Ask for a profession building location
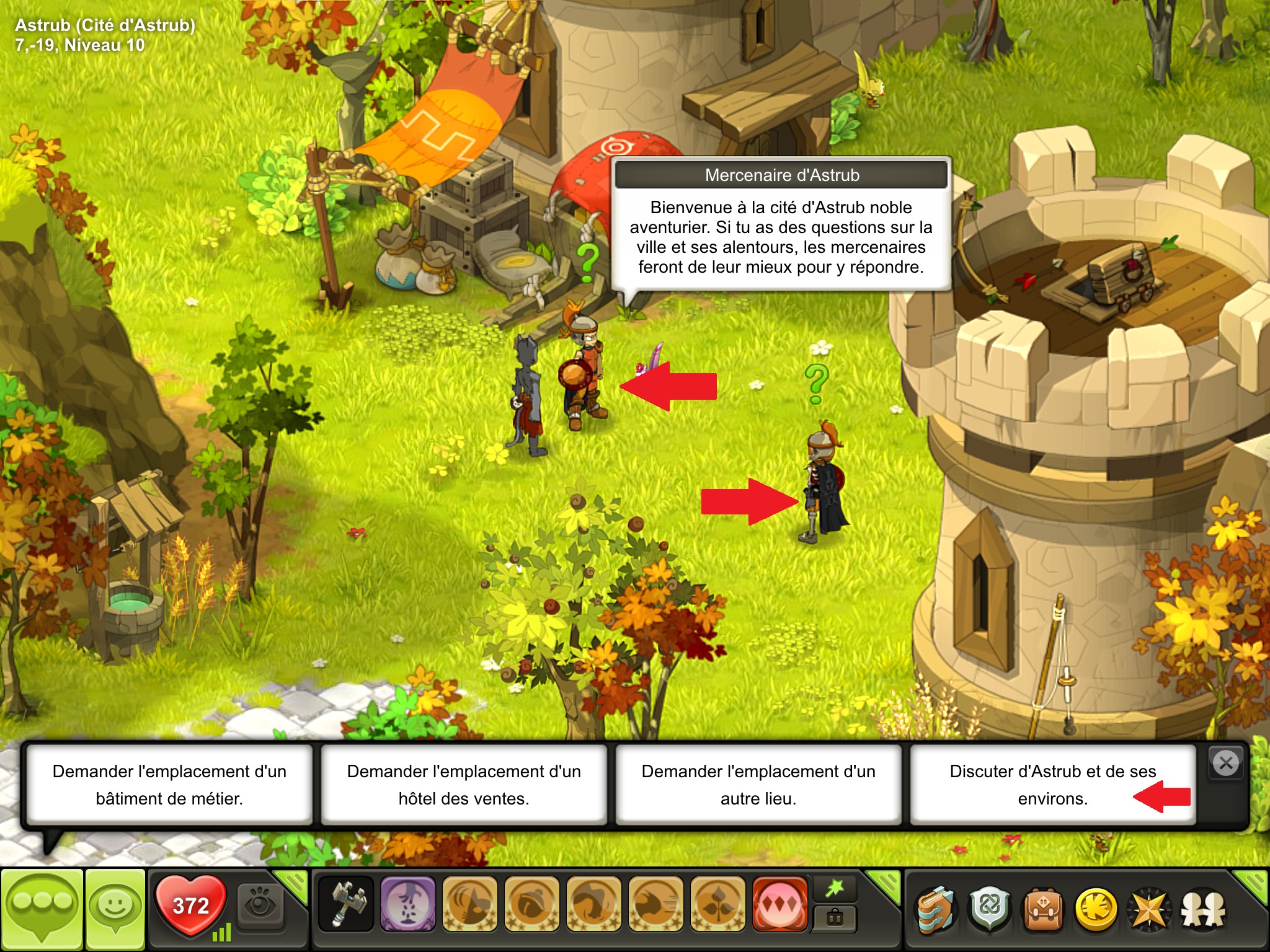The height and width of the screenshot is (952, 1270). (169, 785)
